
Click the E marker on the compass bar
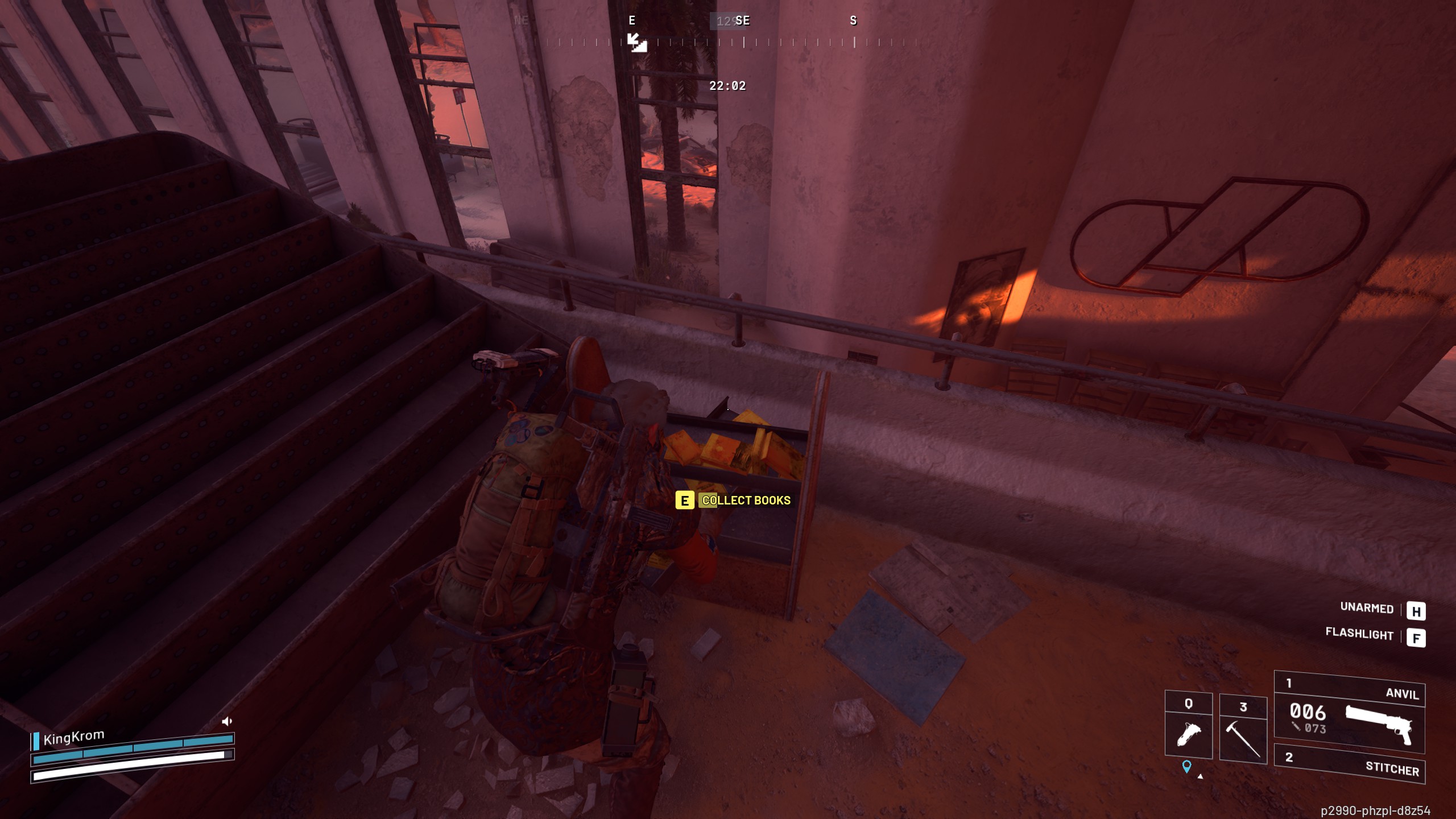coord(631,21)
